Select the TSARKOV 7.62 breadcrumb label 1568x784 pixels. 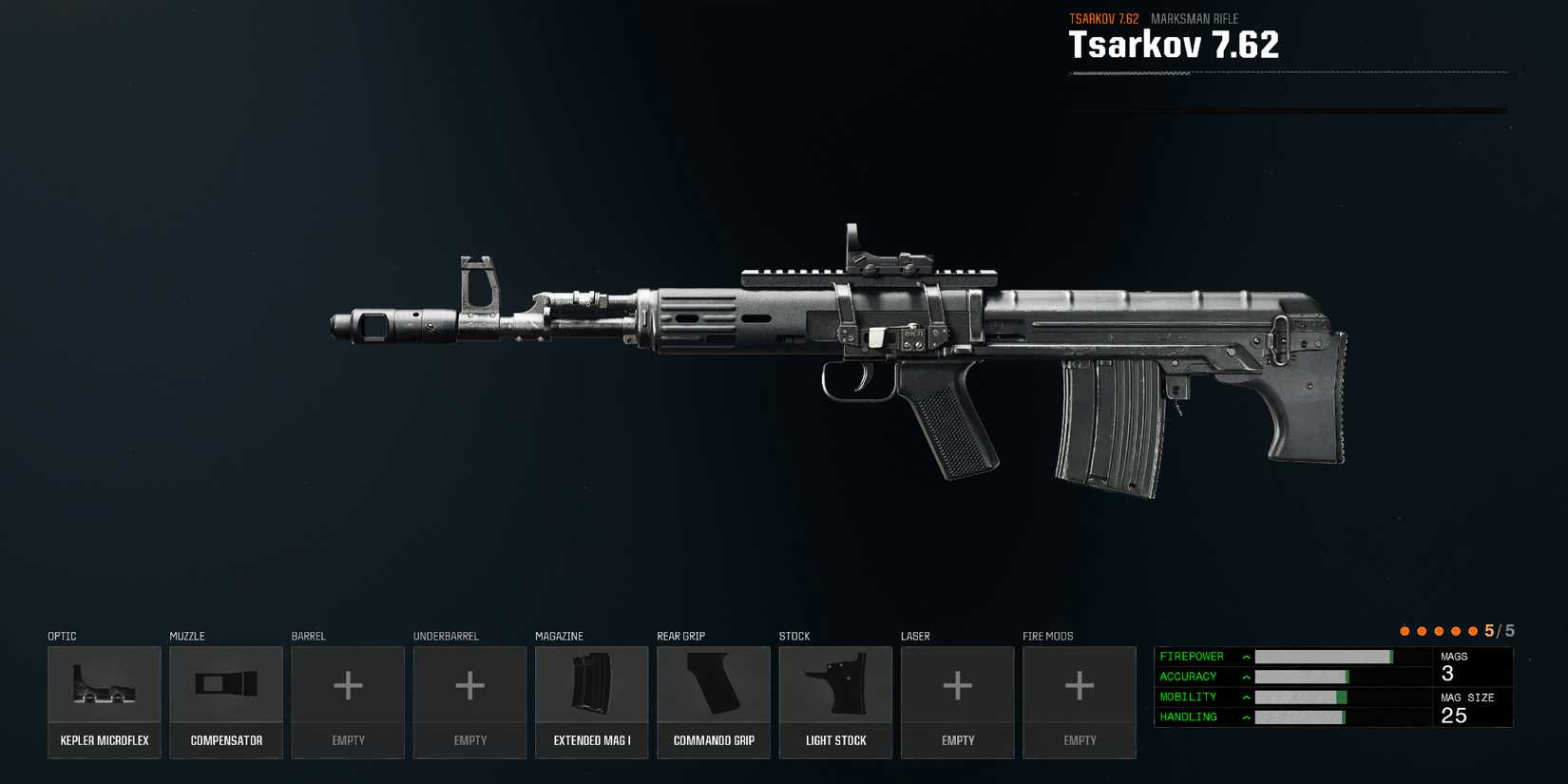(x=1102, y=17)
